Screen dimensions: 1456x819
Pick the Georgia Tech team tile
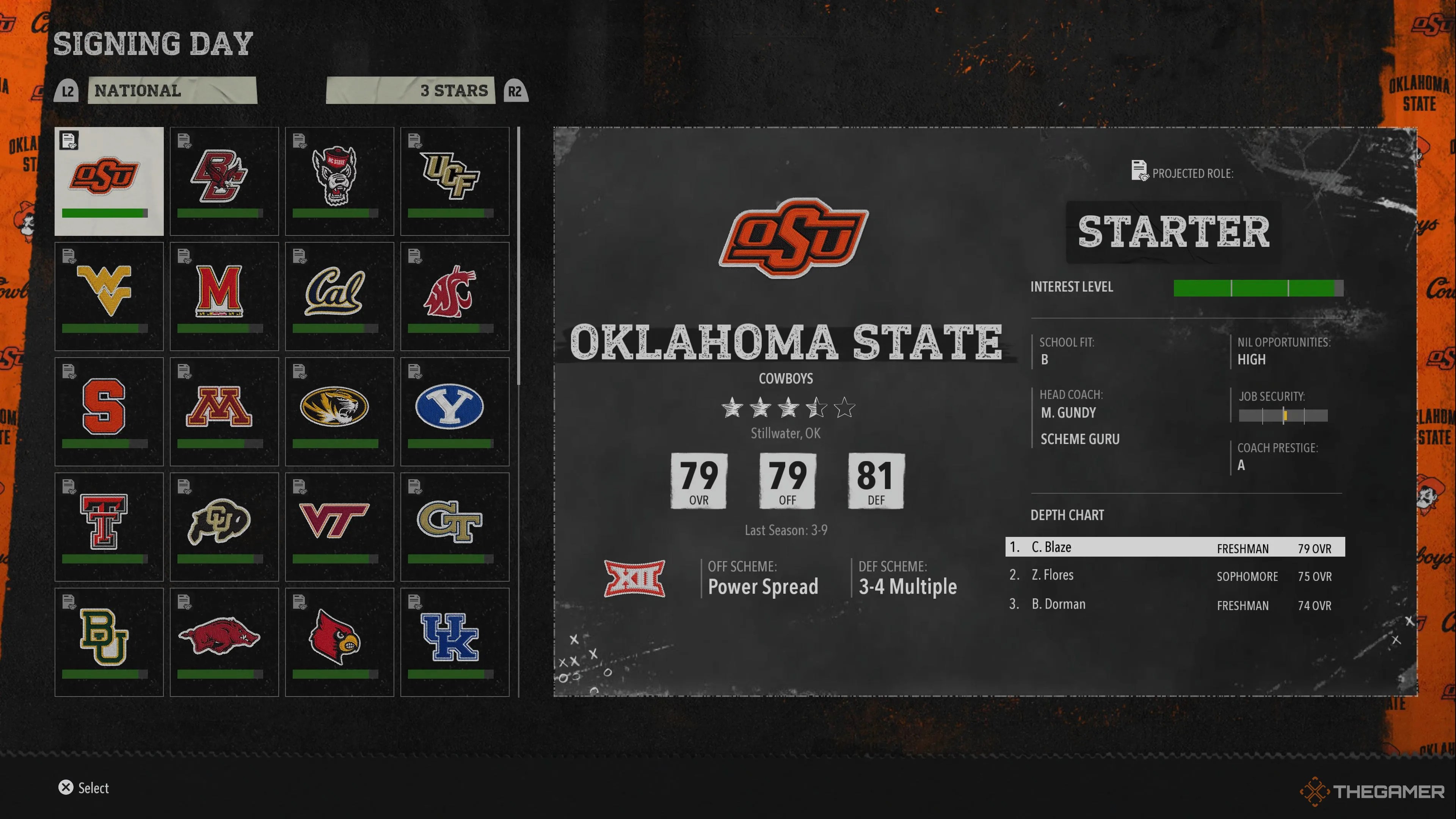[x=455, y=527]
